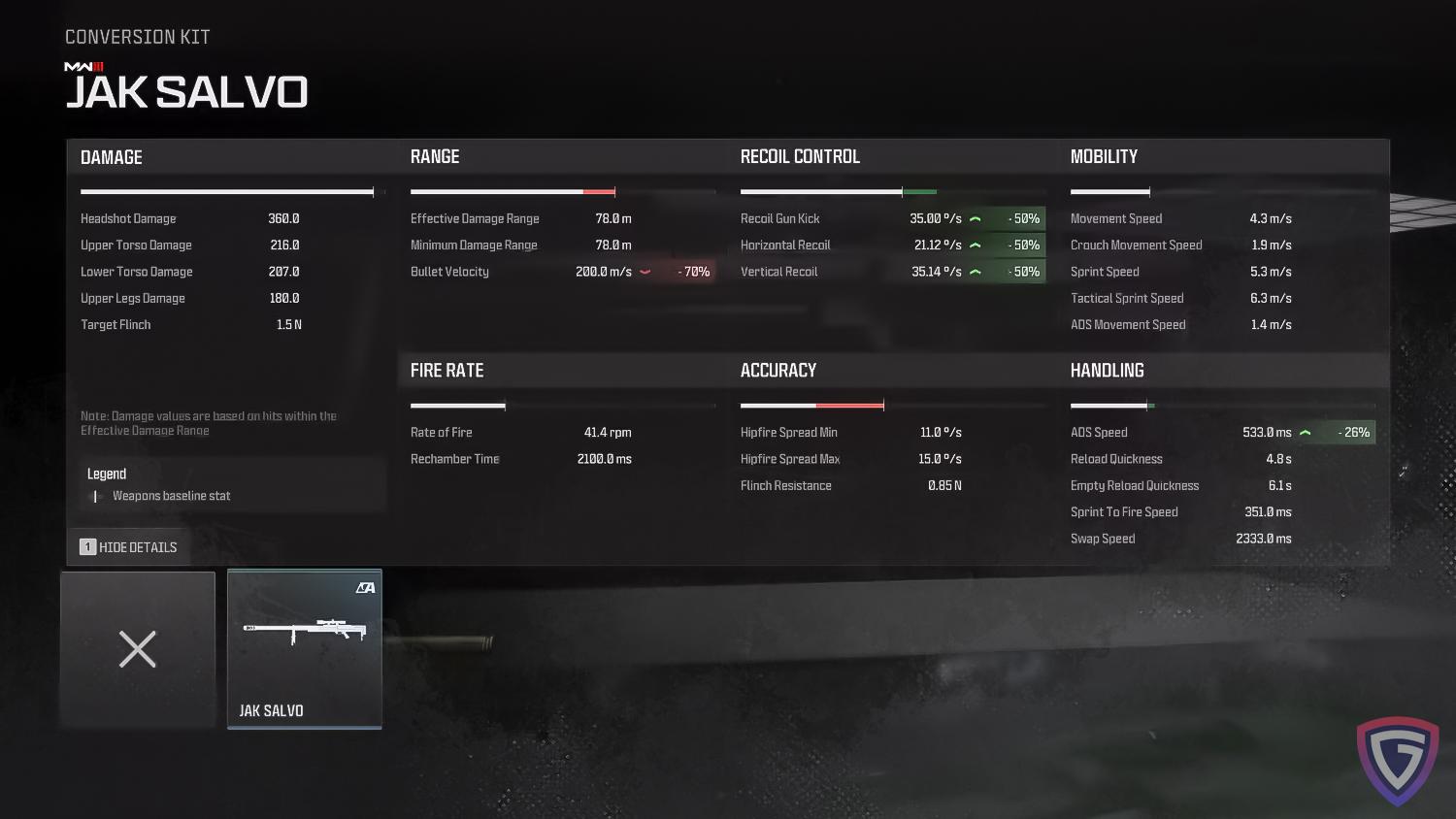
Task: Click the Damage stat progress bar
Action: click(x=228, y=191)
